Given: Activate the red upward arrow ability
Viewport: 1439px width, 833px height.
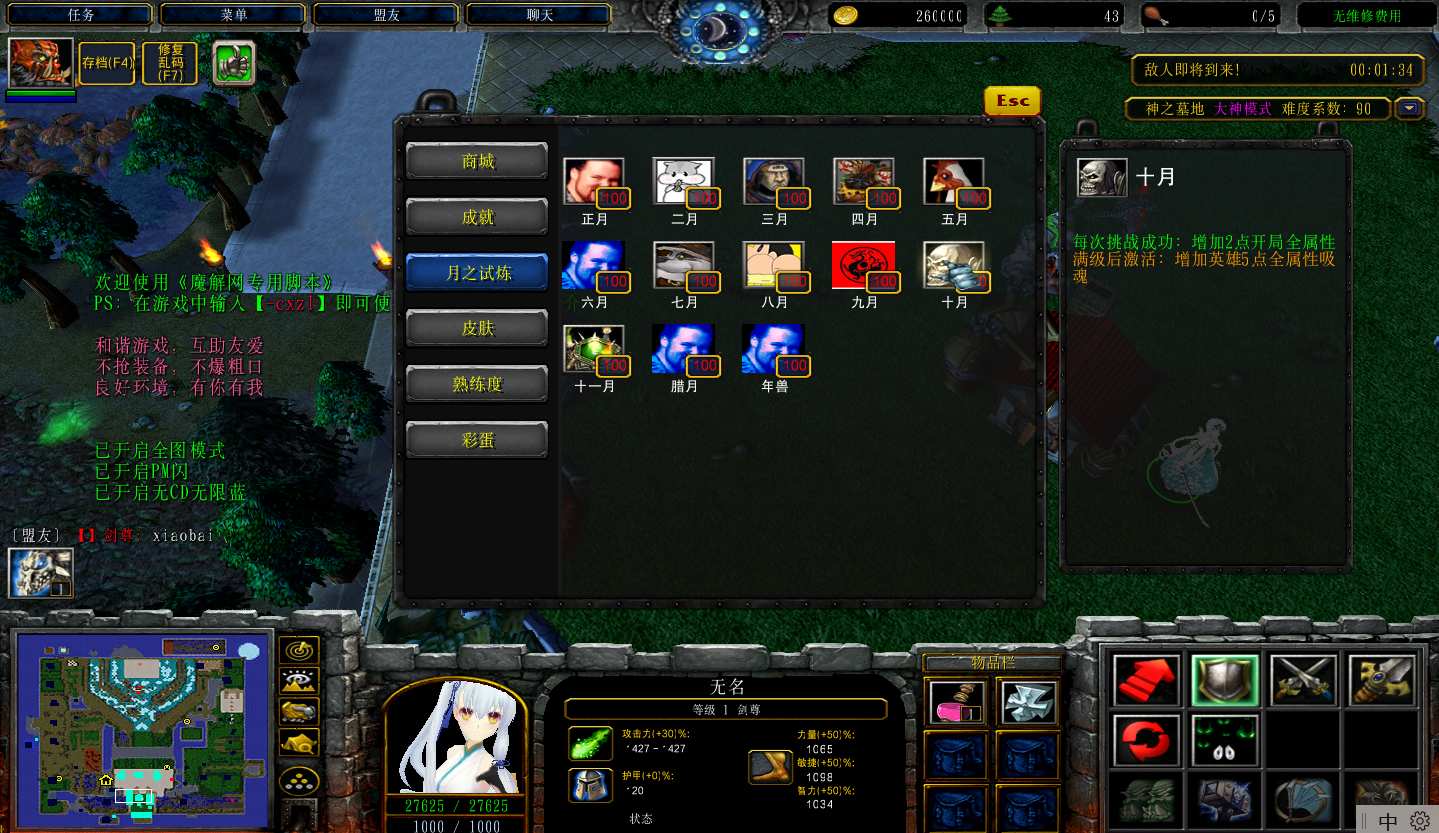Looking at the screenshot, I should click(1145, 681).
